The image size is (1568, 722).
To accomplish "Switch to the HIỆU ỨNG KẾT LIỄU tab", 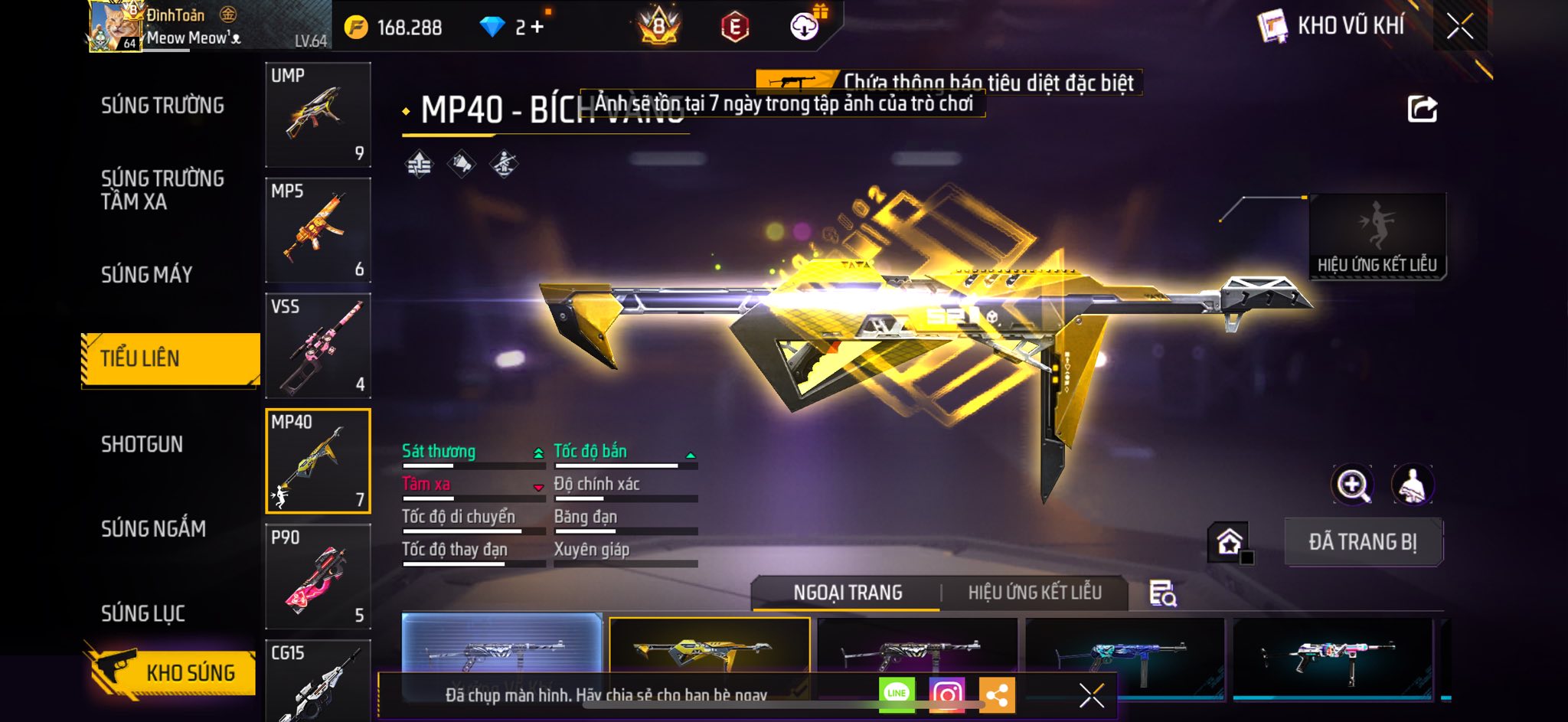I will pyautogui.click(x=1034, y=593).
